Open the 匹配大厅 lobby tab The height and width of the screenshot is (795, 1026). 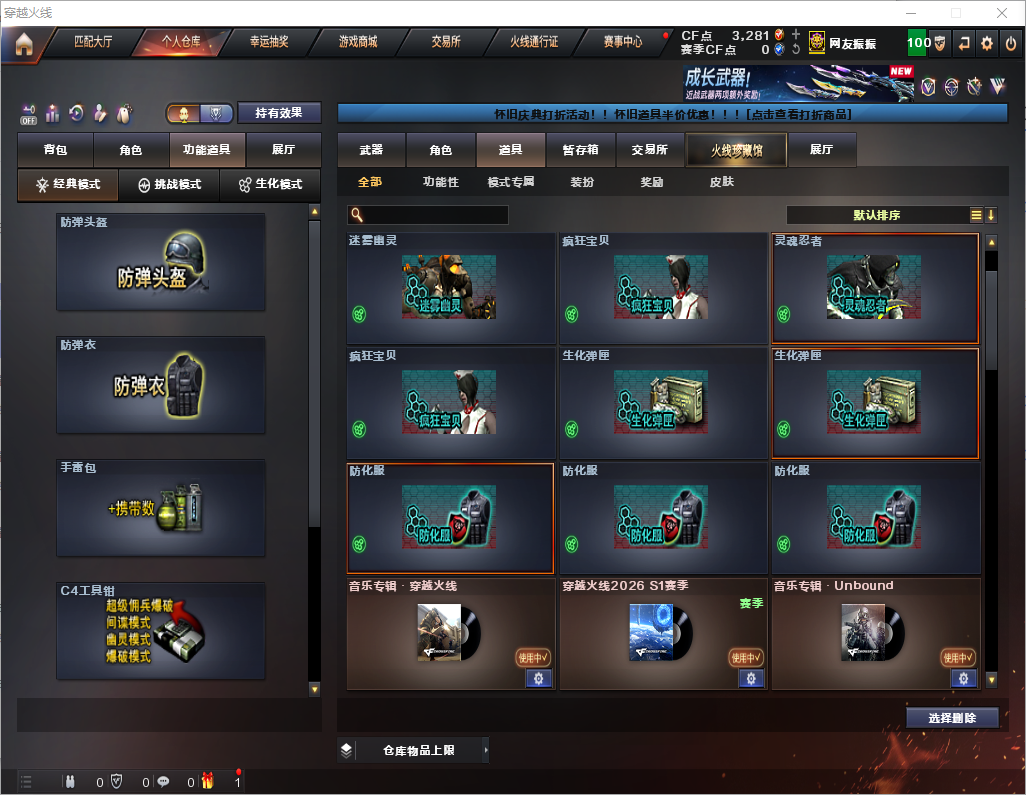tap(94, 43)
